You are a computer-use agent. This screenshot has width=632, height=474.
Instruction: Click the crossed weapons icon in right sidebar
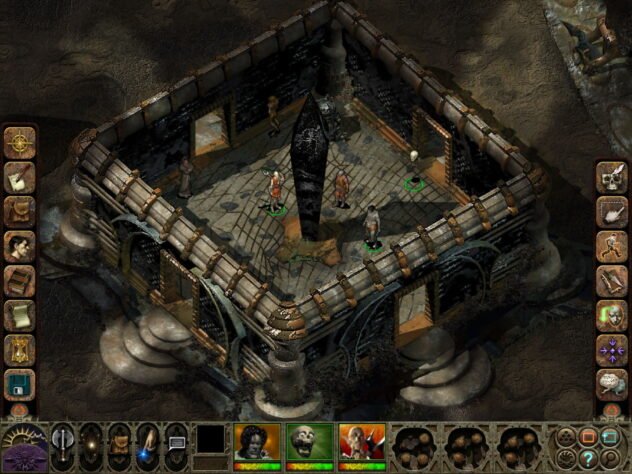coord(611,280)
